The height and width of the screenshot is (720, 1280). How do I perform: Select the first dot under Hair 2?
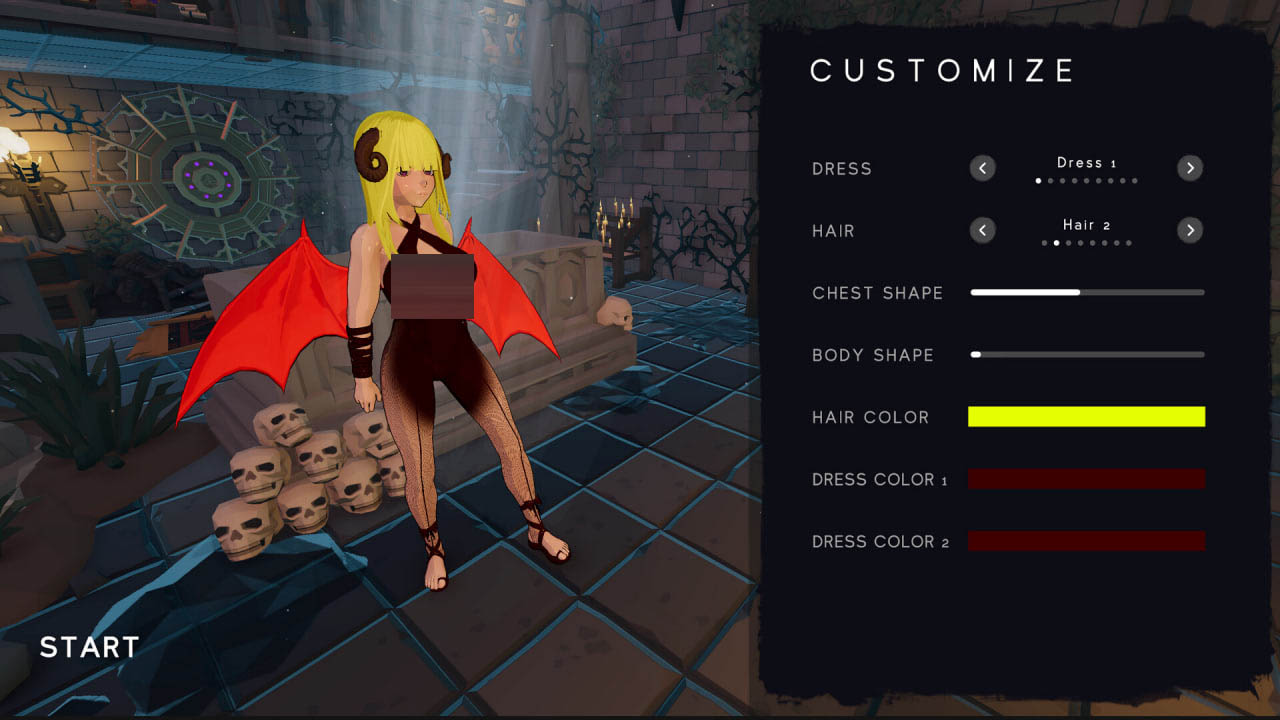pyautogui.click(x=1044, y=243)
